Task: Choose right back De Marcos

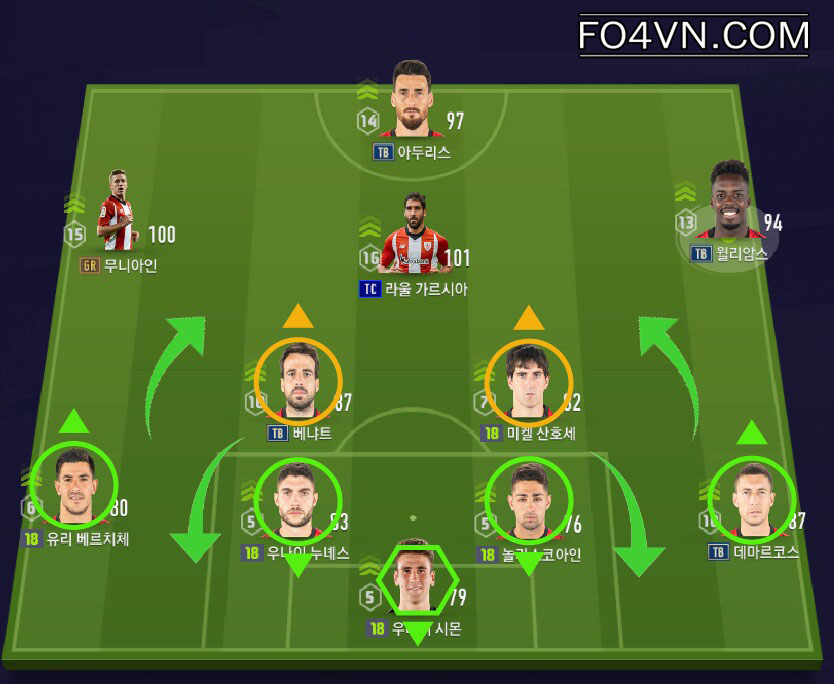Action: coord(752,498)
